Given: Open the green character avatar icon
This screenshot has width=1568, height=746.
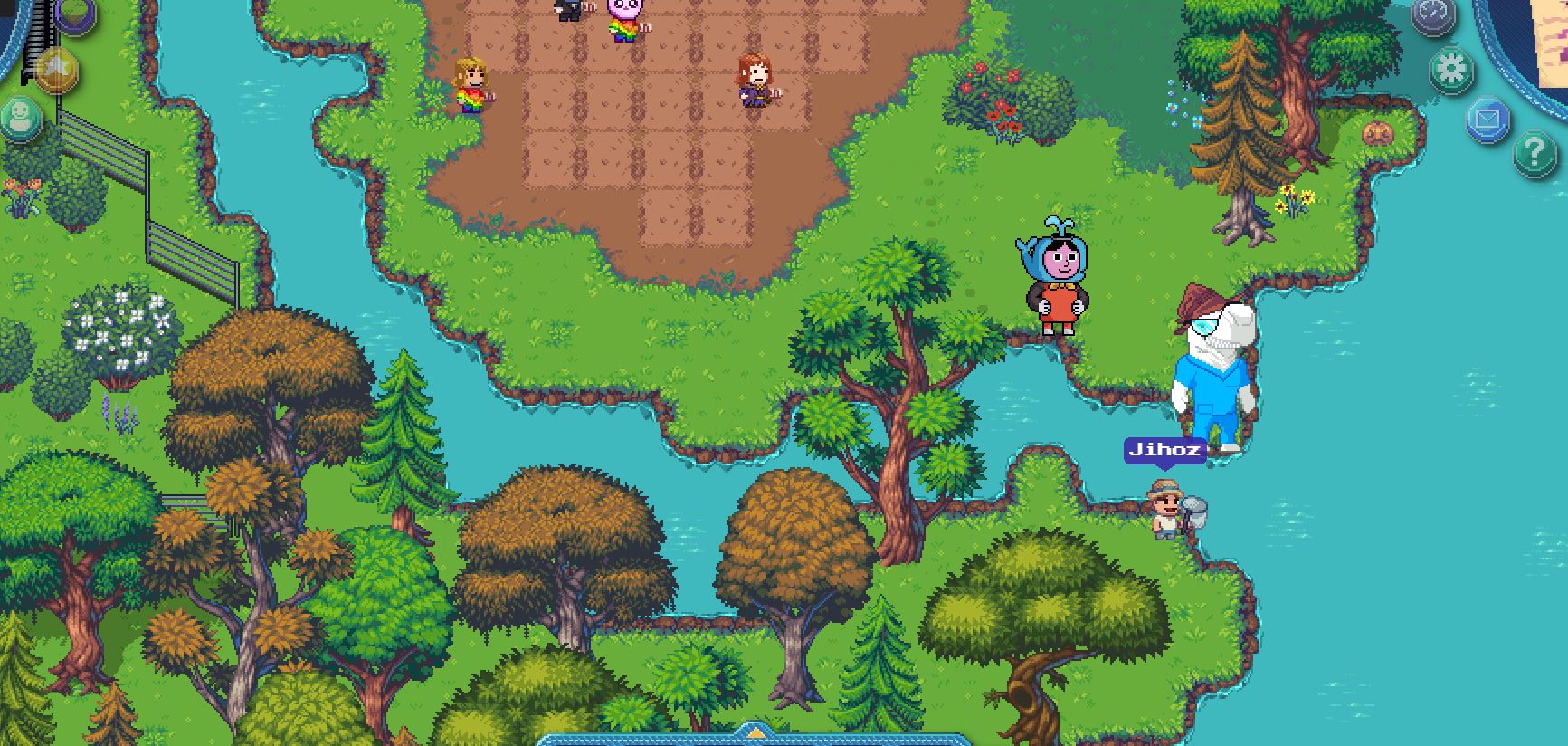Looking at the screenshot, I should pos(23,118).
